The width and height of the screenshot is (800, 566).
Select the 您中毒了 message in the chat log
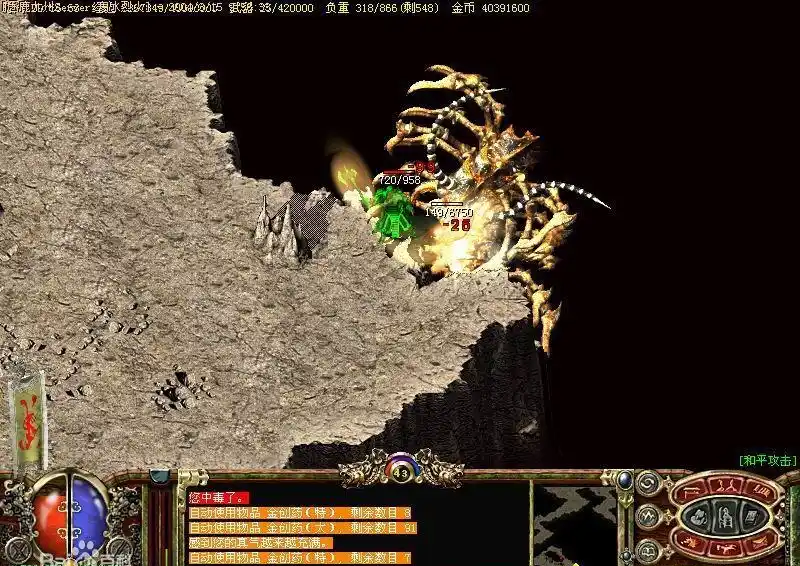pos(216,497)
